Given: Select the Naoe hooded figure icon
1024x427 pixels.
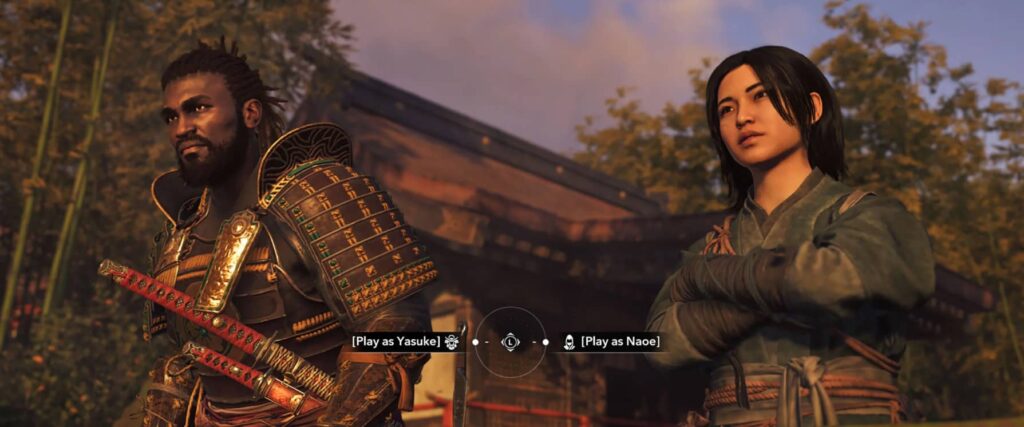Looking at the screenshot, I should click(x=569, y=342).
